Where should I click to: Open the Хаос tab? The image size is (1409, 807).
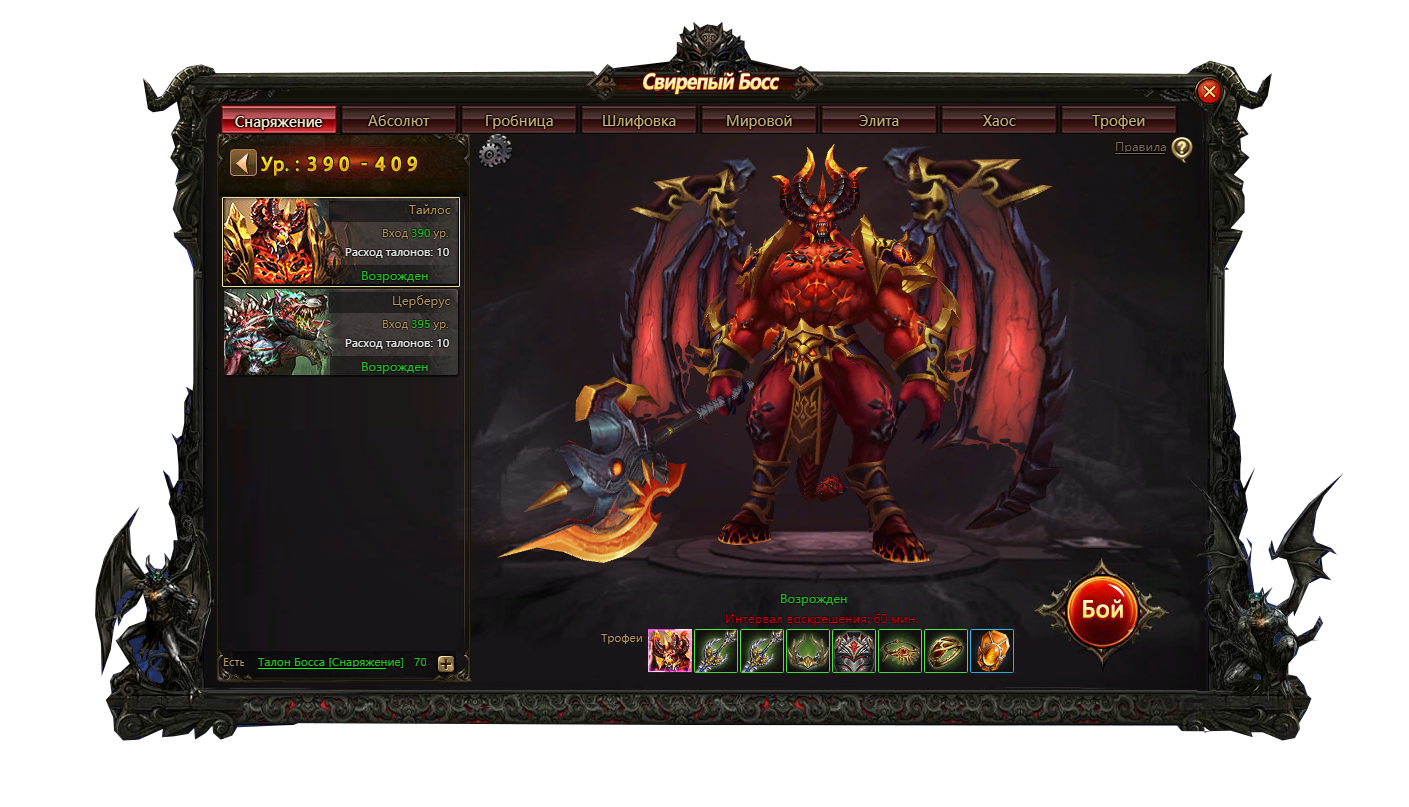point(998,121)
